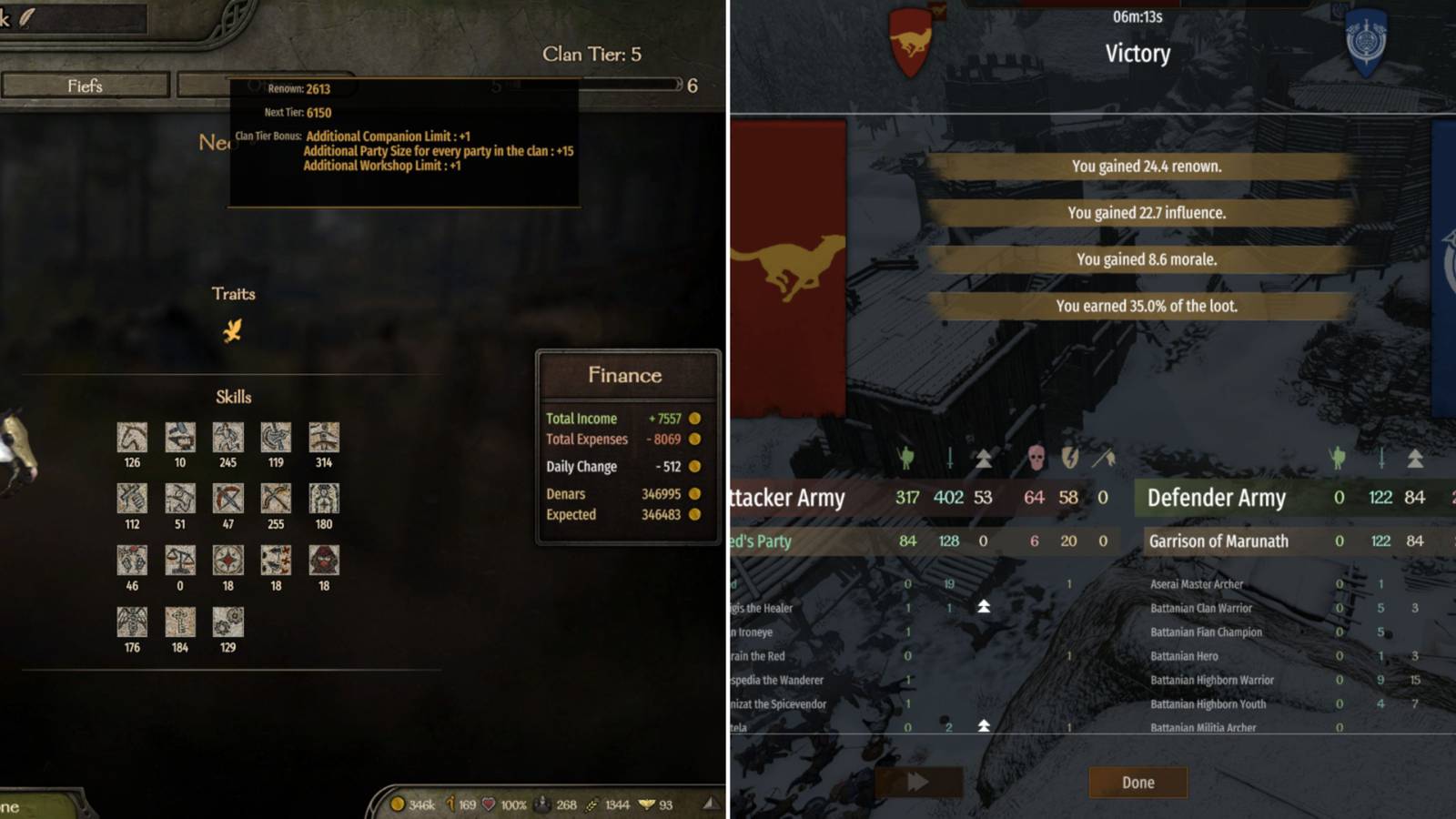Open the Fiefs tab
The height and width of the screenshot is (819, 1456).
[x=85, y=85]
